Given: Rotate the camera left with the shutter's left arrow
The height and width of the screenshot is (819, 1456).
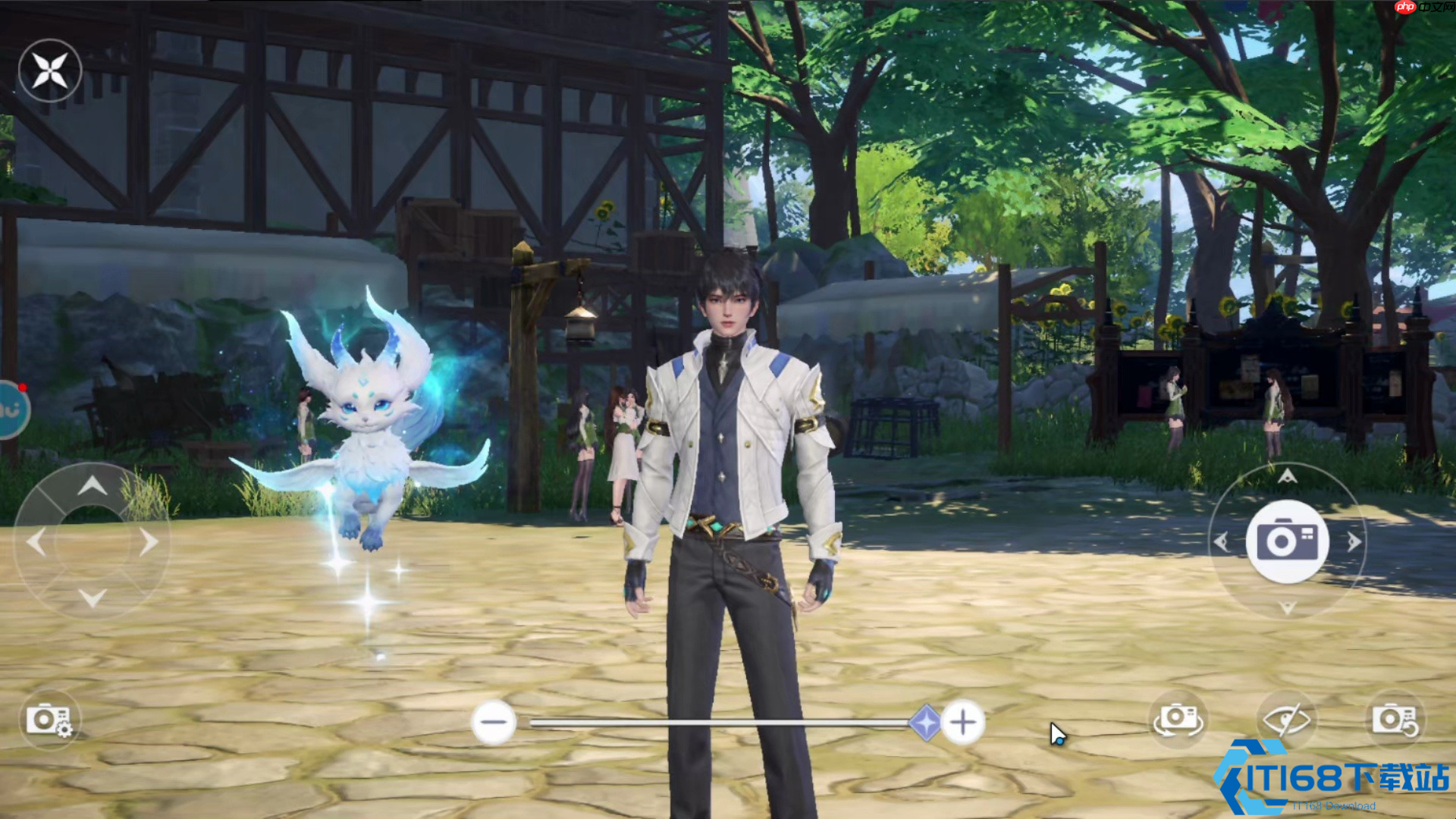Looking at the screenshot, I should (x=1221, y=541).
